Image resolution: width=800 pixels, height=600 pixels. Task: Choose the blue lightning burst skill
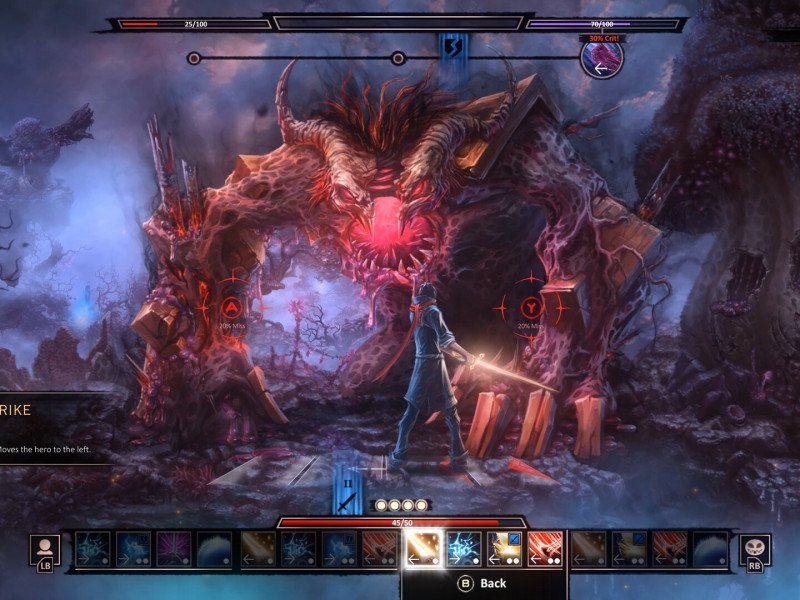[463, 549]
